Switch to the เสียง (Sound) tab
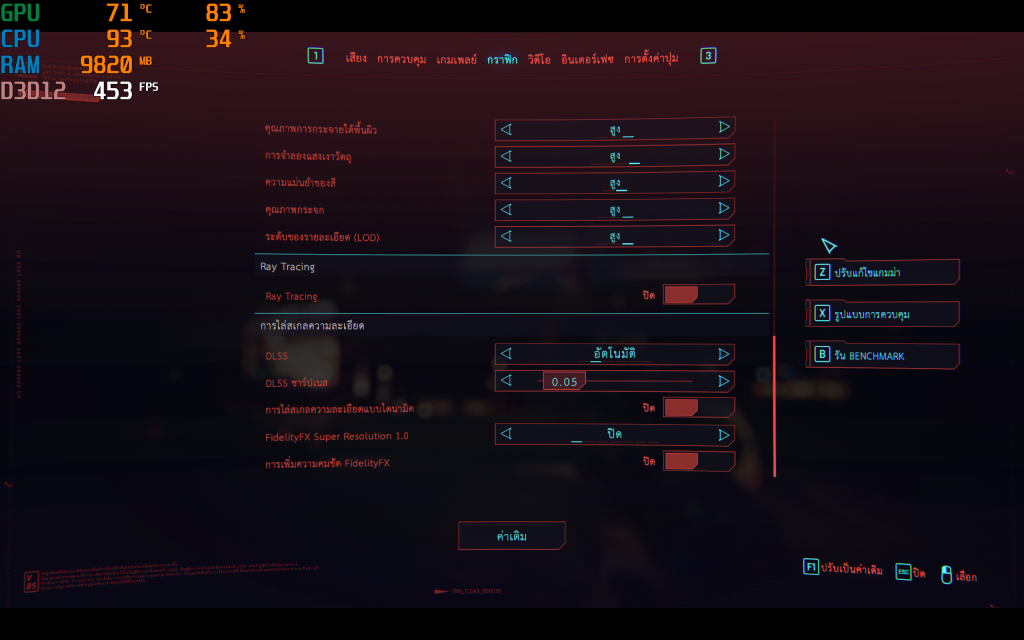 (356, 59)
